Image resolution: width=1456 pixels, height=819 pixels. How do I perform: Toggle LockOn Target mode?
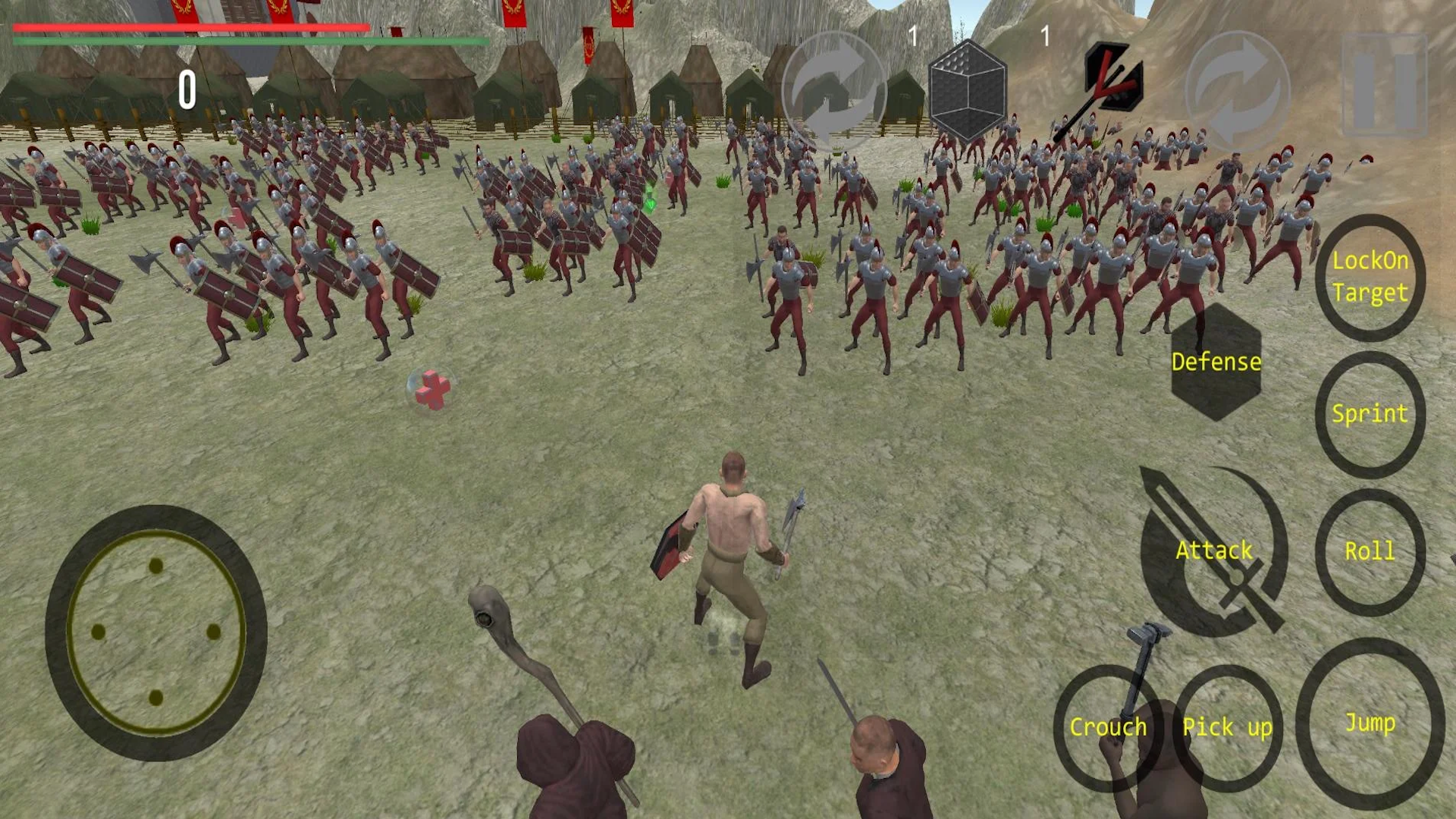click(x=1370, y=277)
